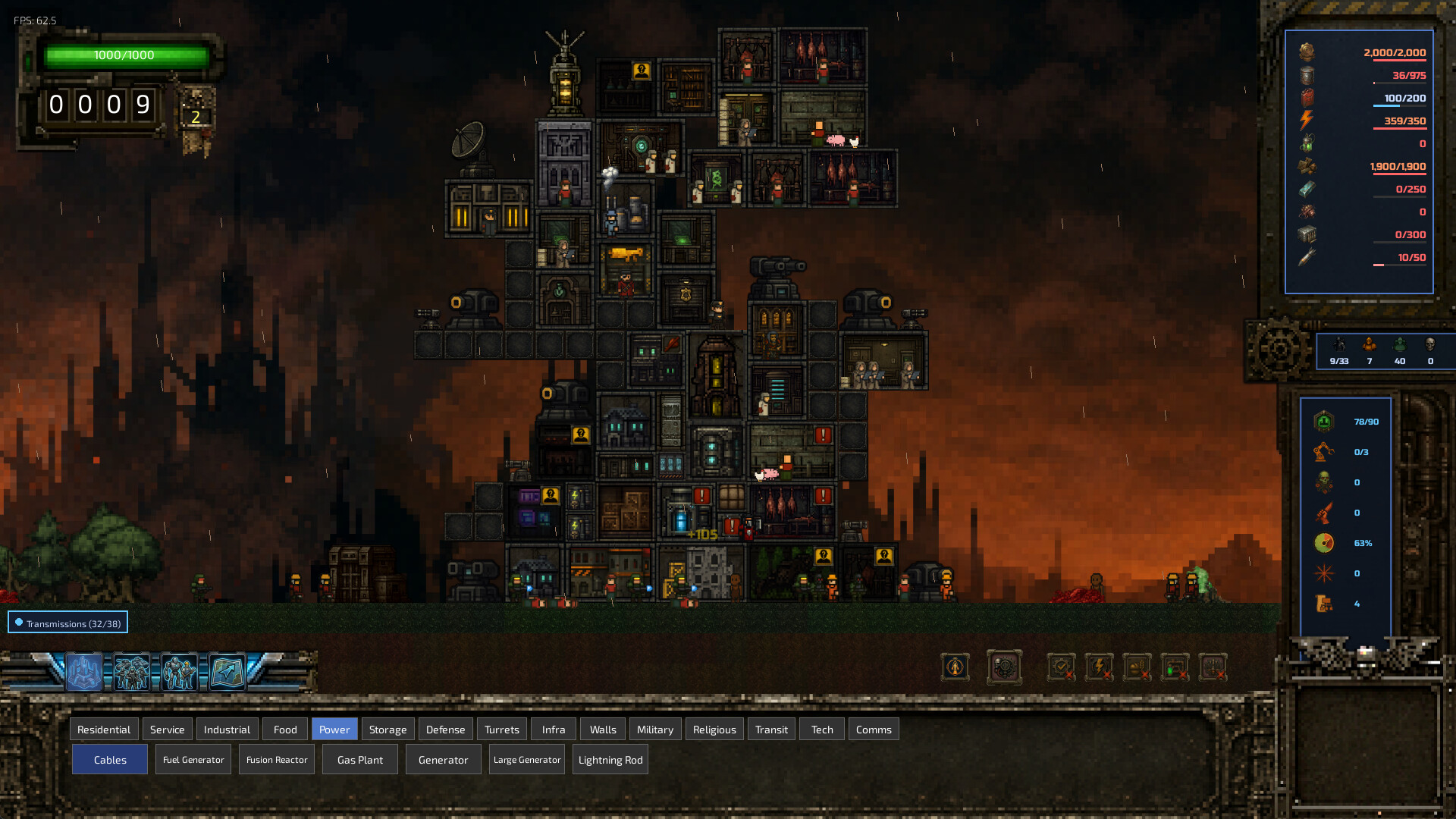Click the skull and gear icon
1456x819 pixels.
[x=1004, y=668]
